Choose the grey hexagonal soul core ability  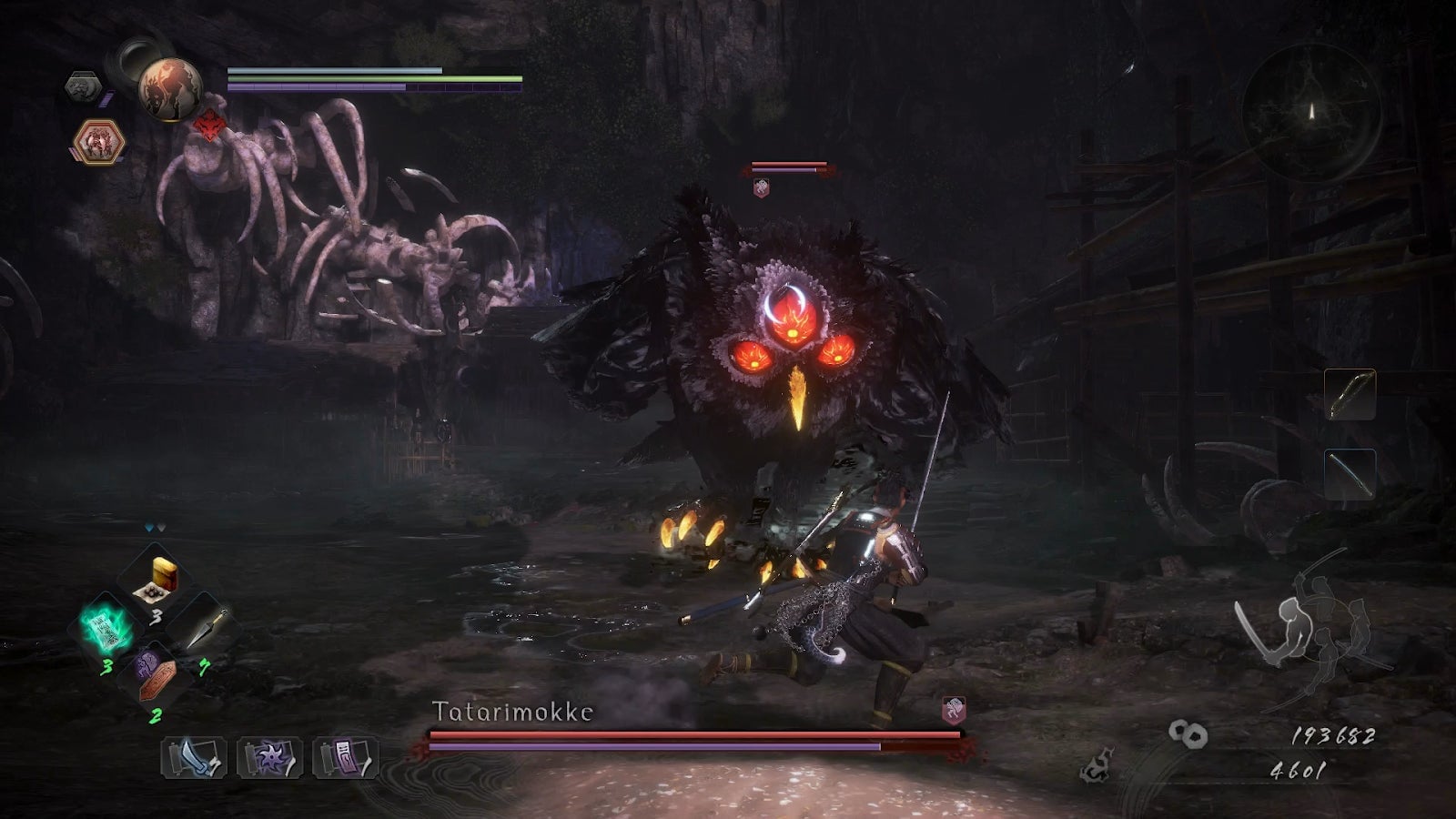83,87
